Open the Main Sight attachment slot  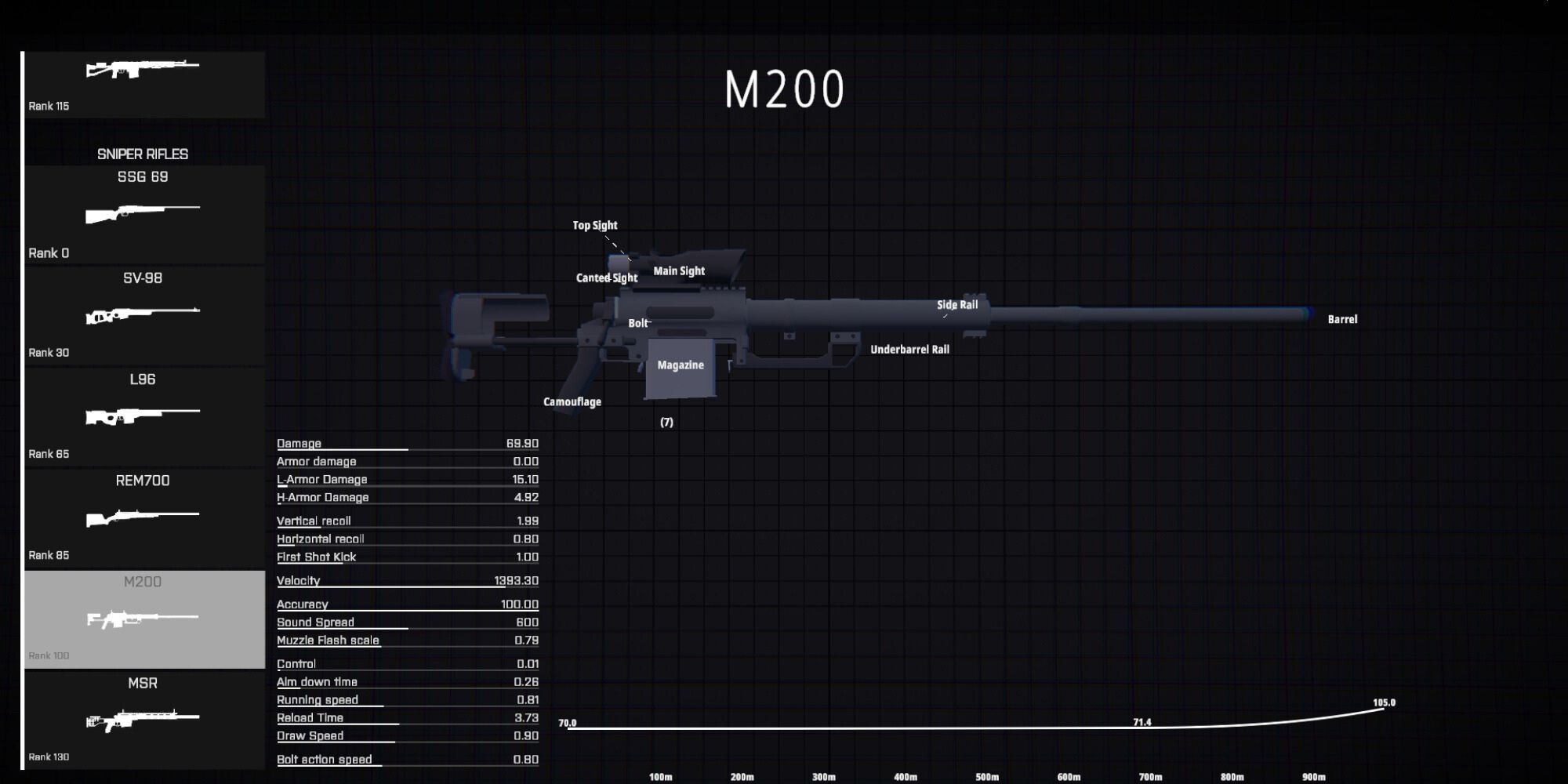[x=679, y=270]
